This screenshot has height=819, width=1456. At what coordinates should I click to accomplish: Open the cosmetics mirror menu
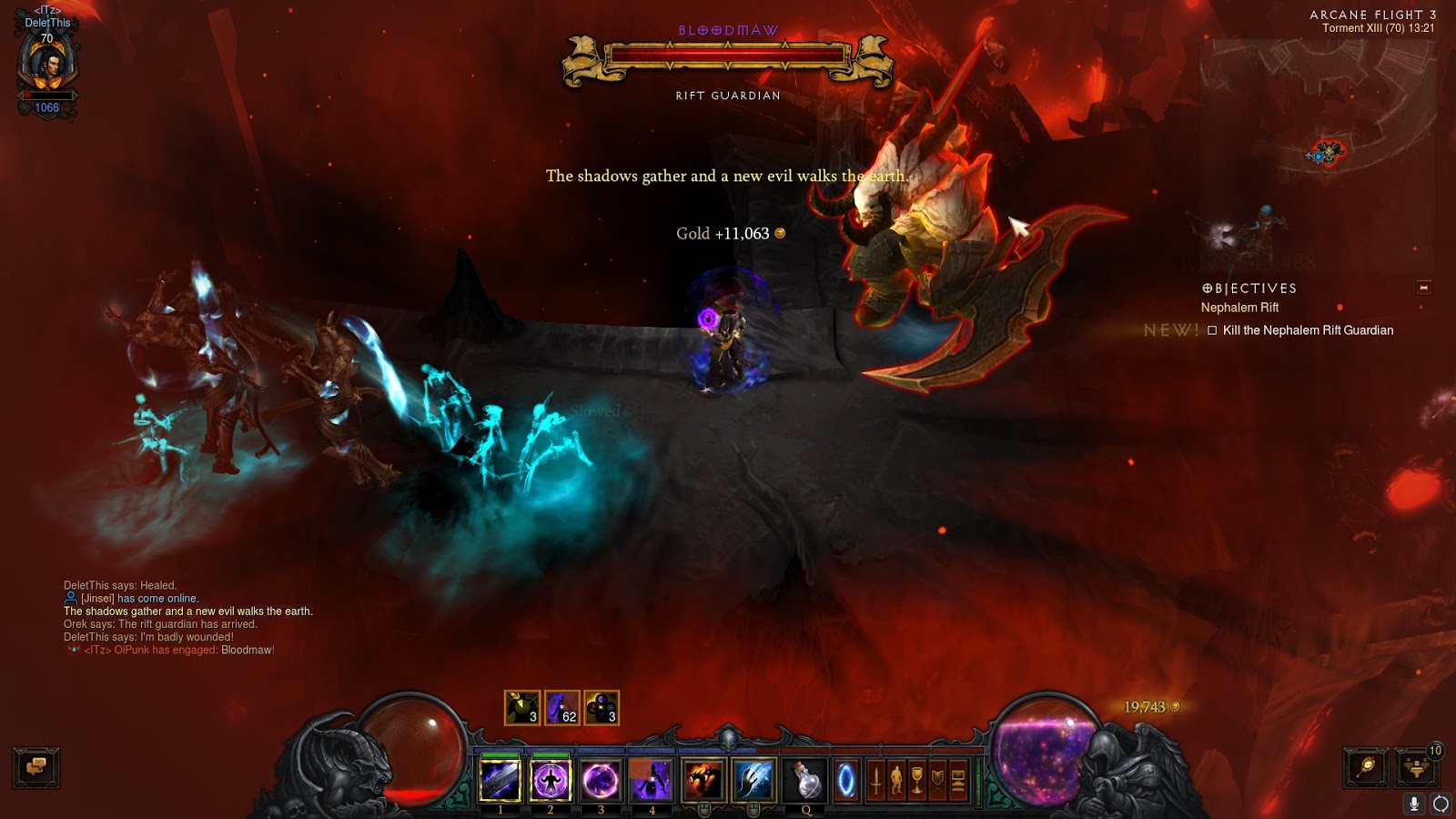point(1365,766)
